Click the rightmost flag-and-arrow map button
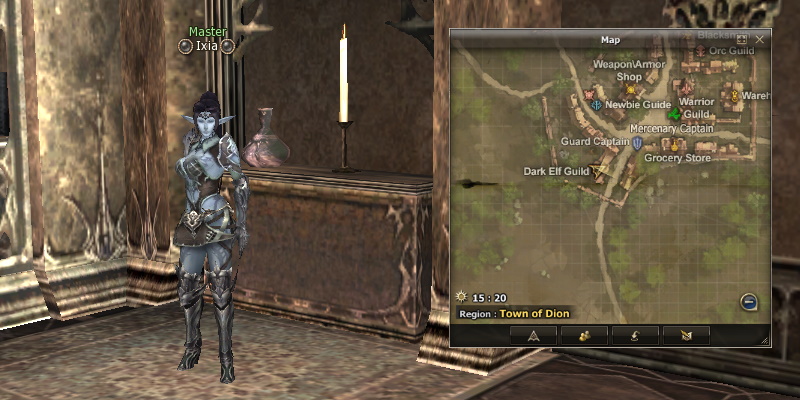The height and width of the screenshot is (400, 800). pos(685,335)
